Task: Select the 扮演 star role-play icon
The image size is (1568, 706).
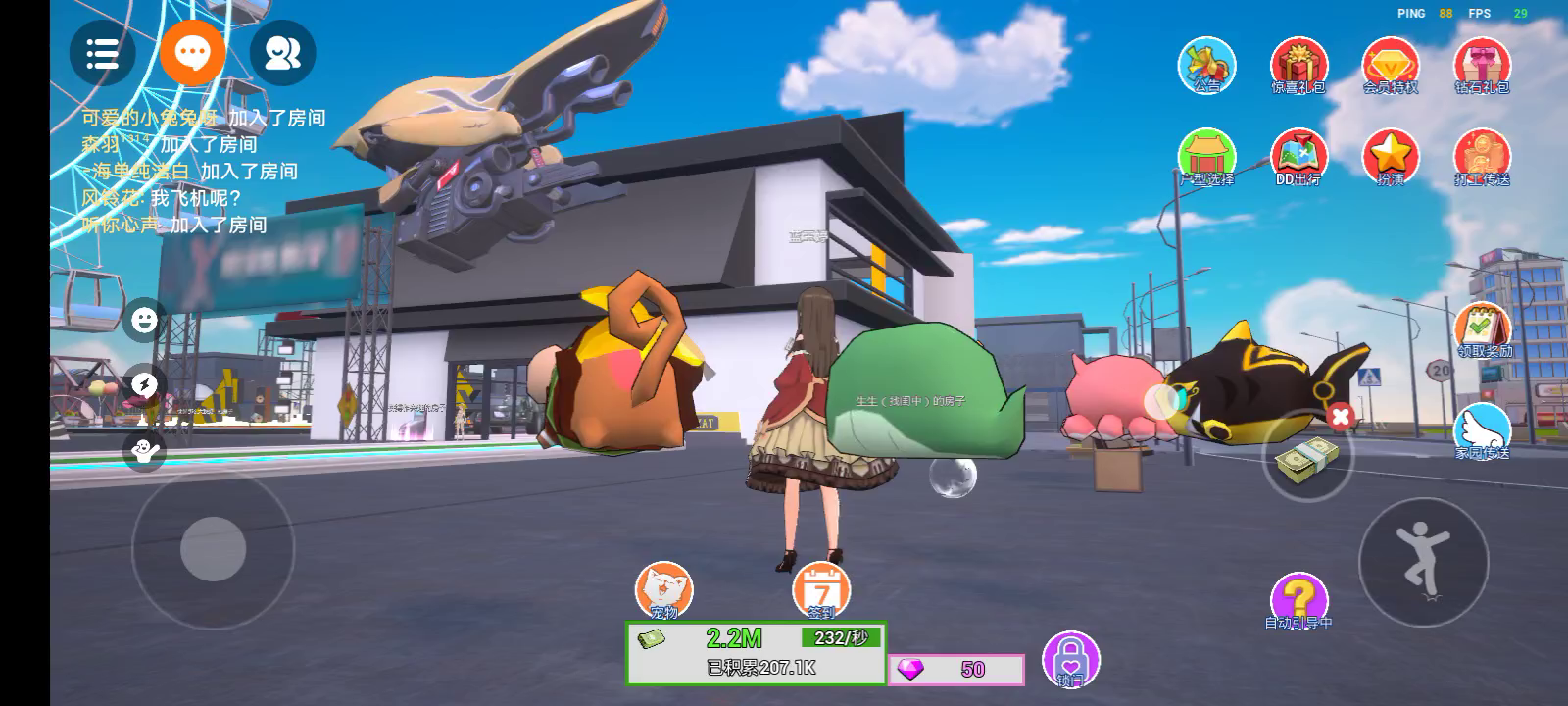Action: pyautogui.click(x=1391, y=157)
